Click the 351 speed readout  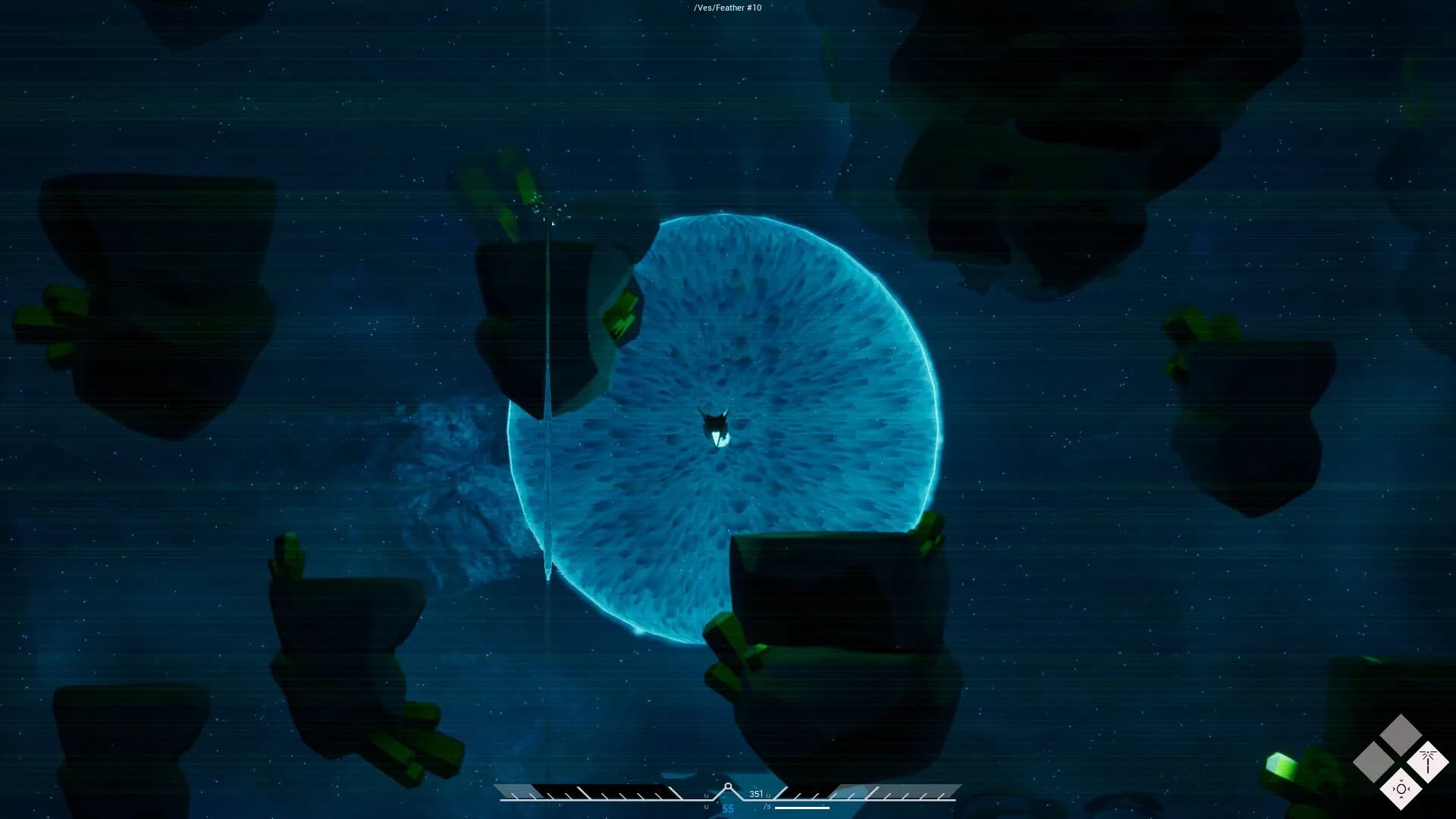point(756,795)
